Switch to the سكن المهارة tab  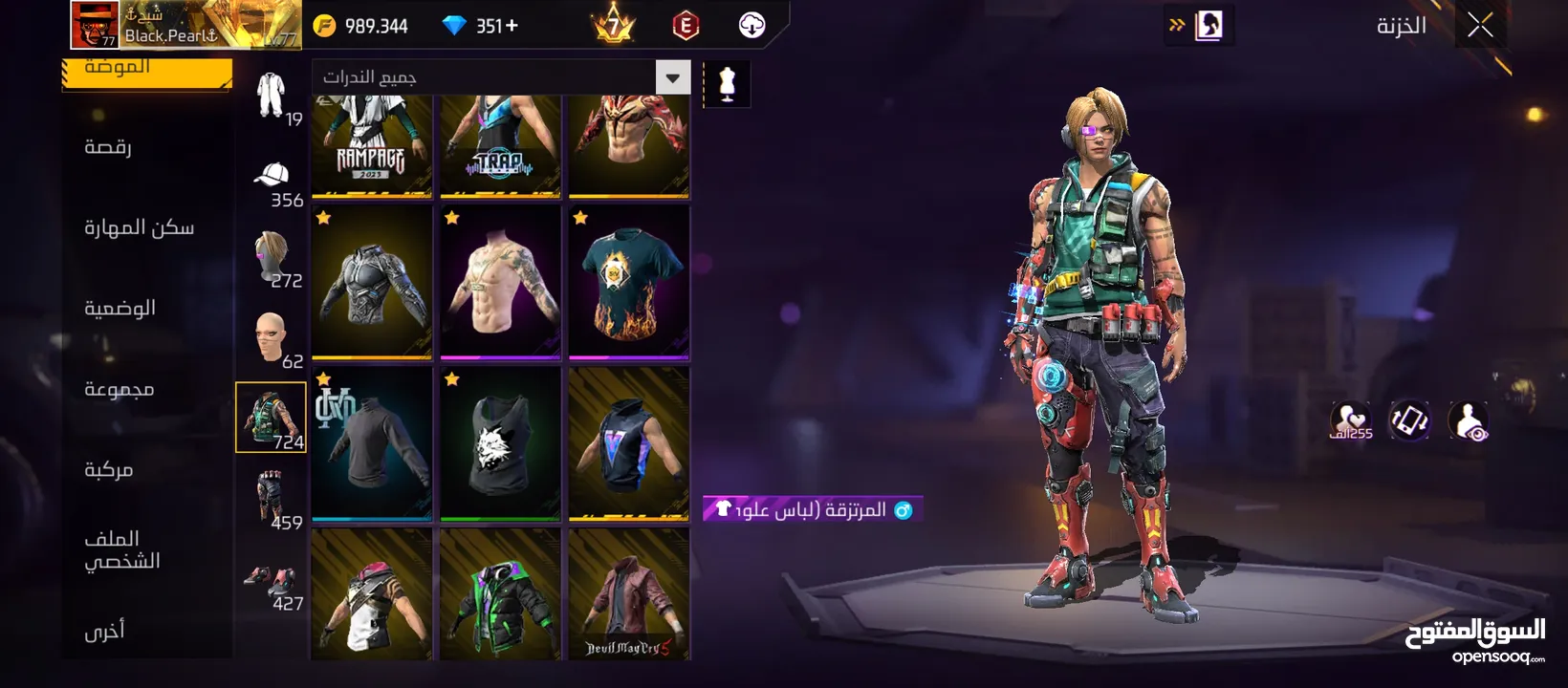click(139, 227)
